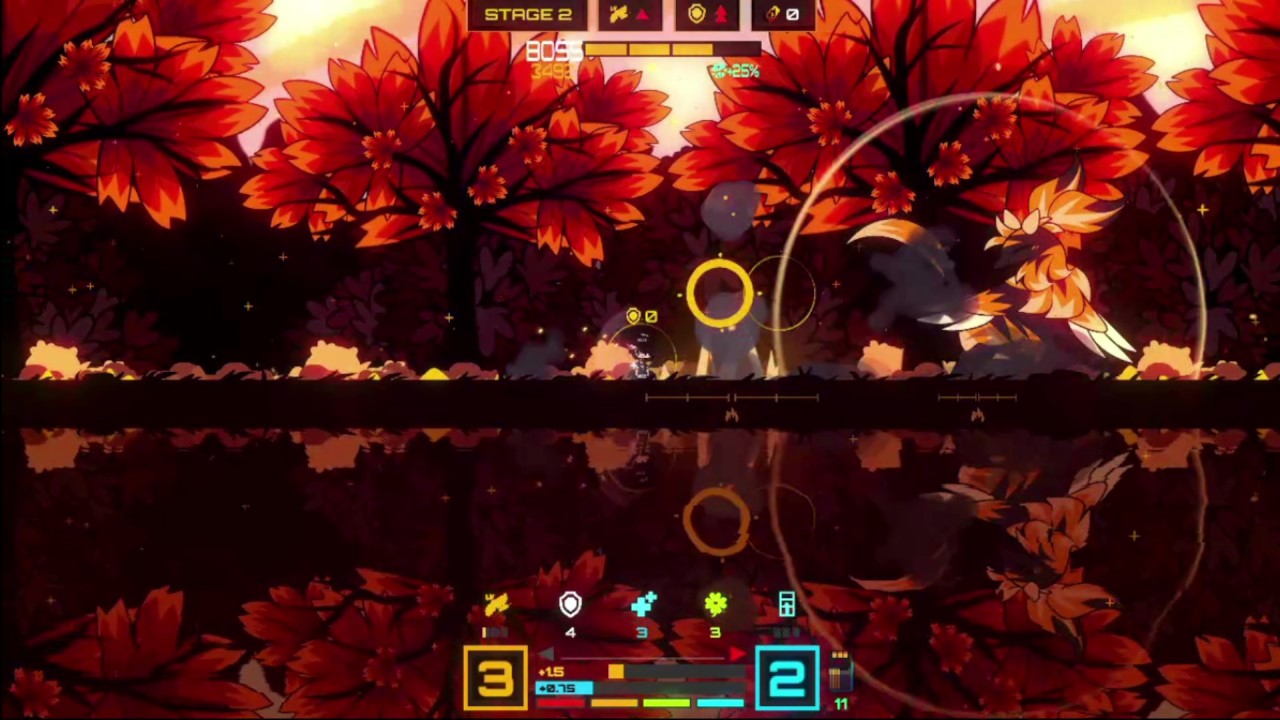This screenshot has height=720, width=1280.
Task: Adjust the +1.5 yellow slider handle
Action: click(615, 672)
